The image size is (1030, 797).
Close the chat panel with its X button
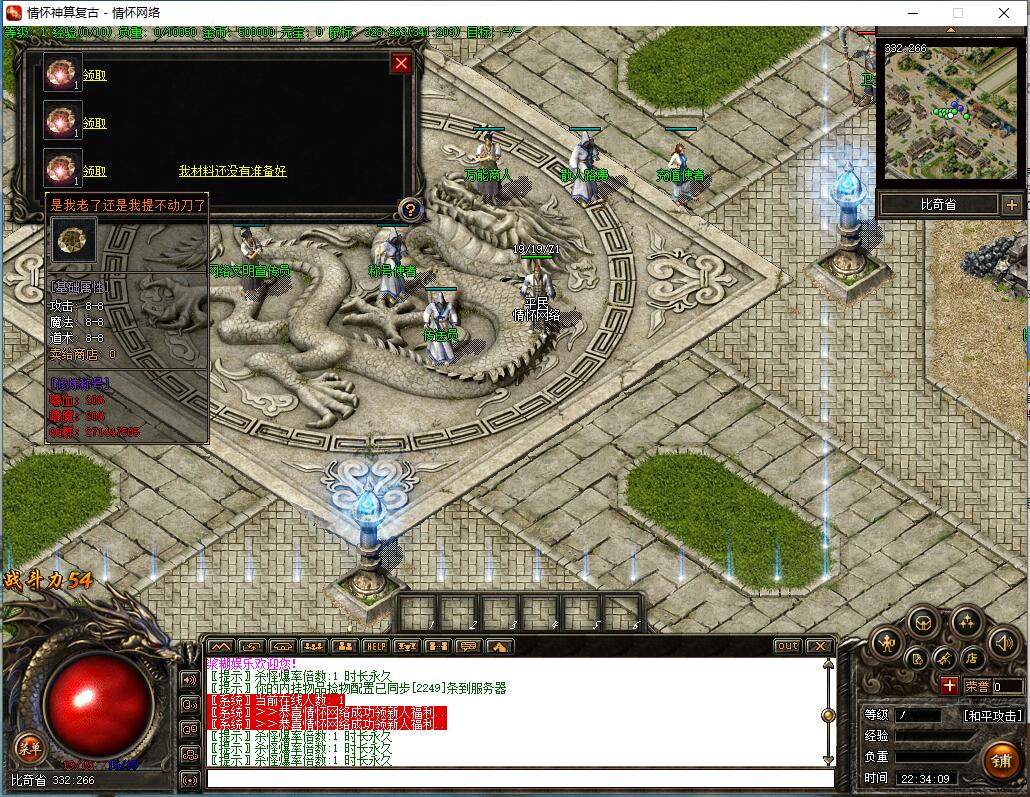click(x=819, y=646)
